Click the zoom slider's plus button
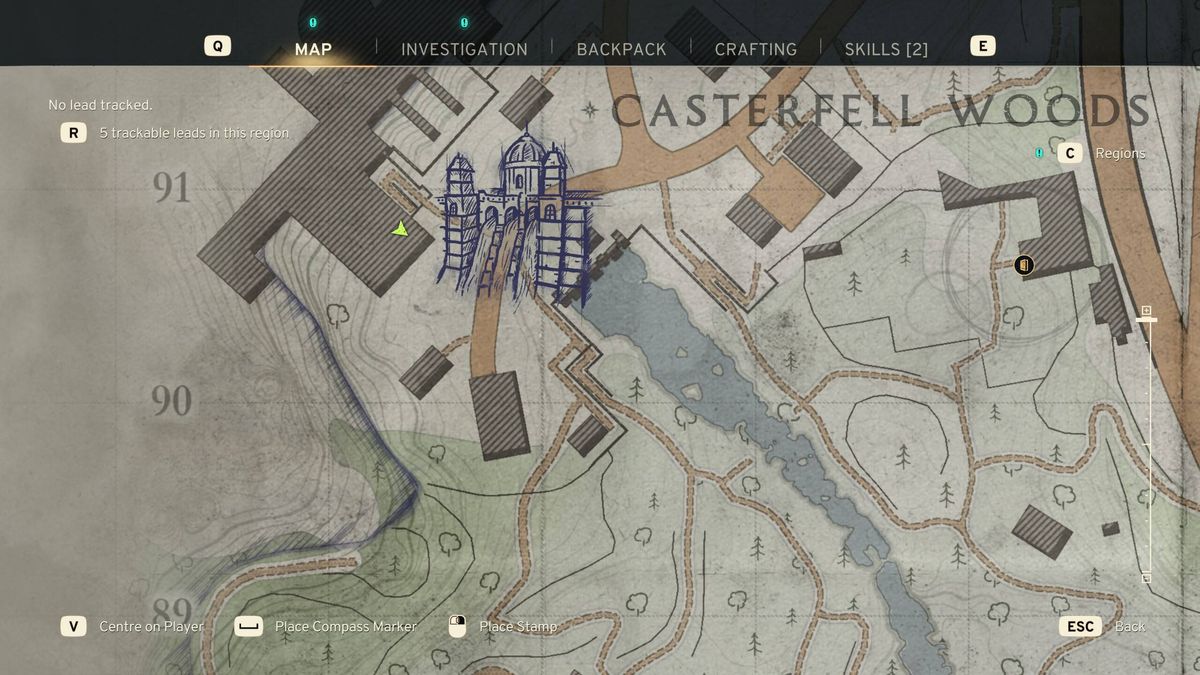 click(x=1146, y=311)
